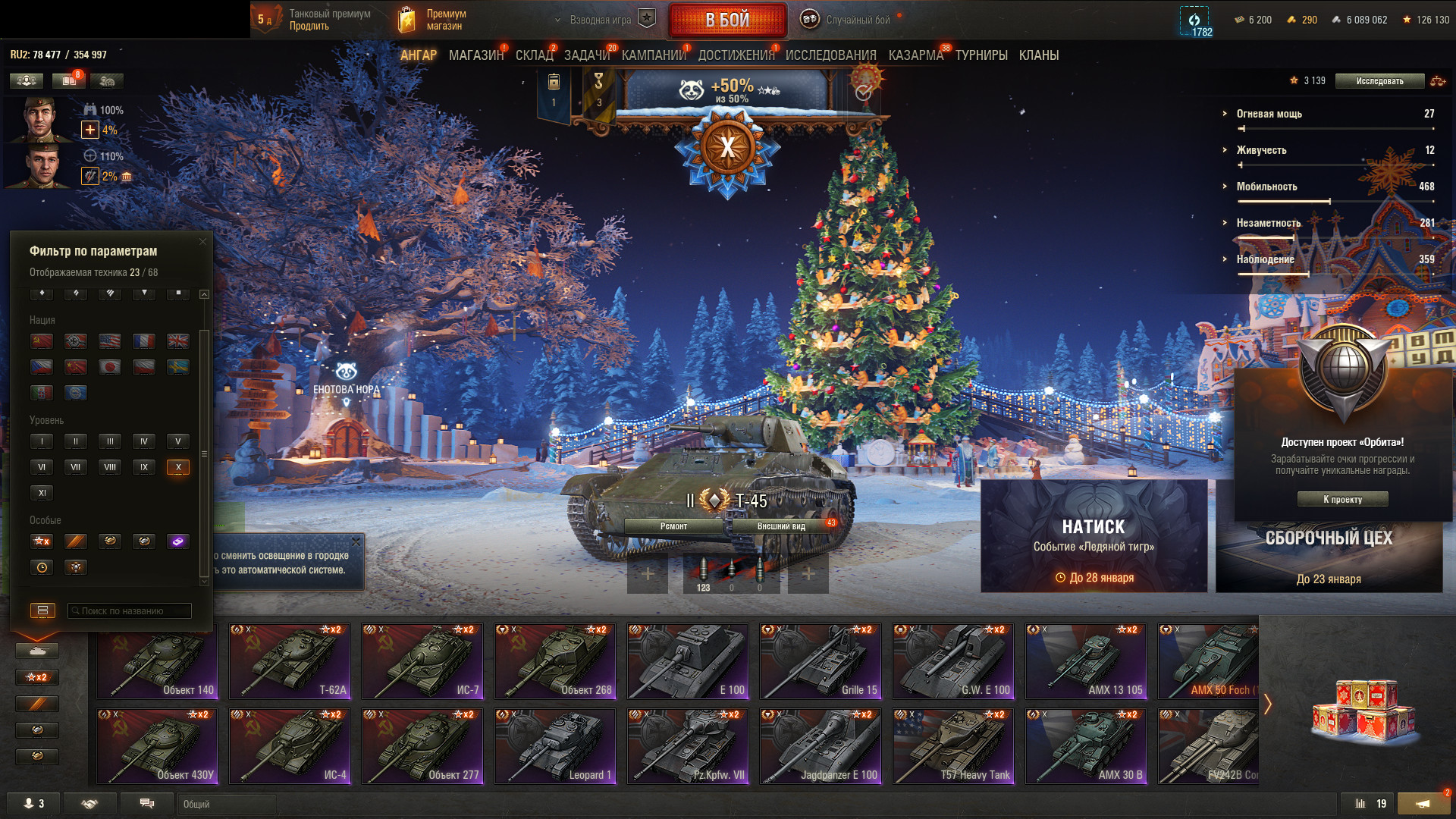This screenshot has width=1456, height=819.
Task: Start battle with the В БОЙ button
Action: pyautogui.click(x=727, y=20)
